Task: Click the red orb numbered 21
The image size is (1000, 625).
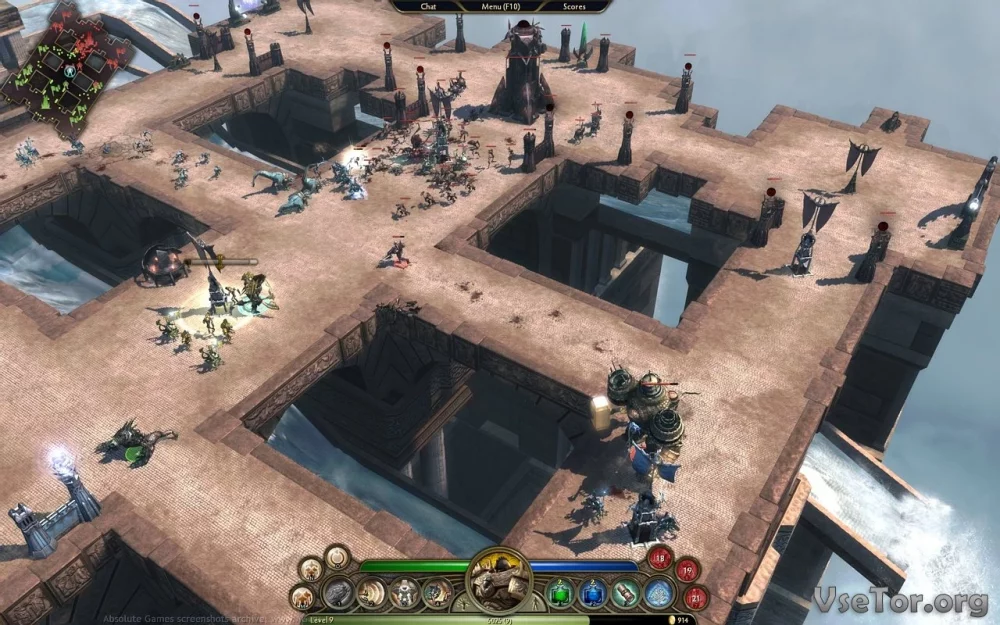Action: [696, 597]
